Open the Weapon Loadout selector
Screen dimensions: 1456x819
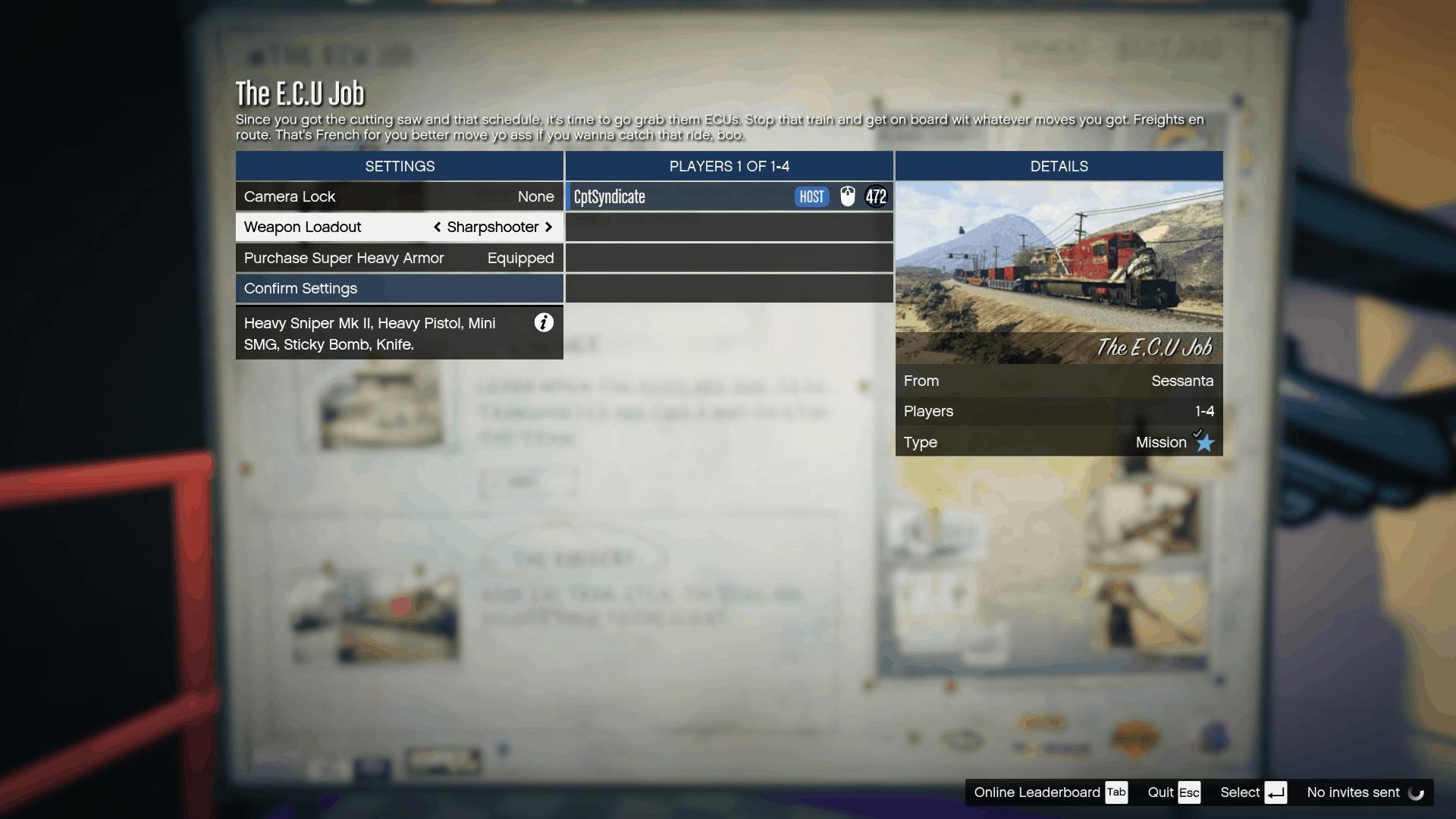398,227
